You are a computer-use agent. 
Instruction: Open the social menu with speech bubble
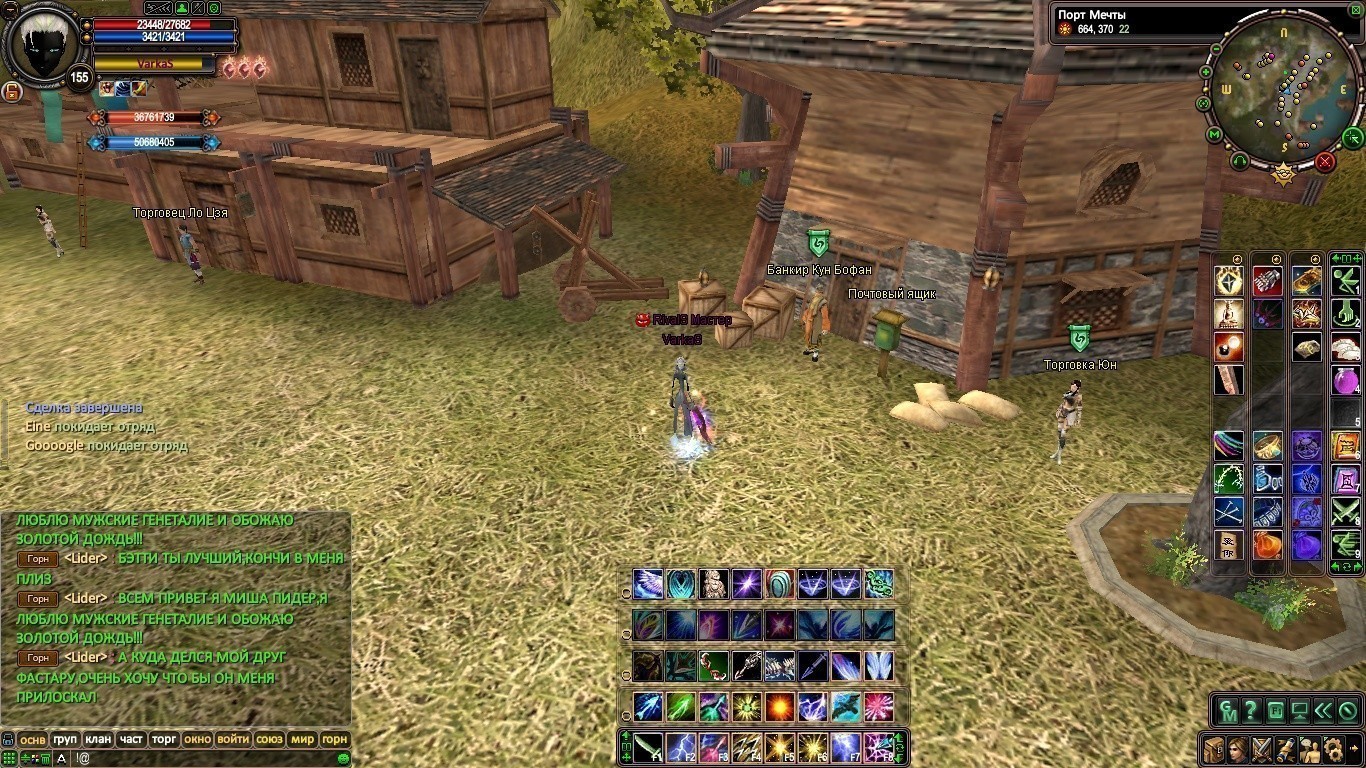point(1308,749)
